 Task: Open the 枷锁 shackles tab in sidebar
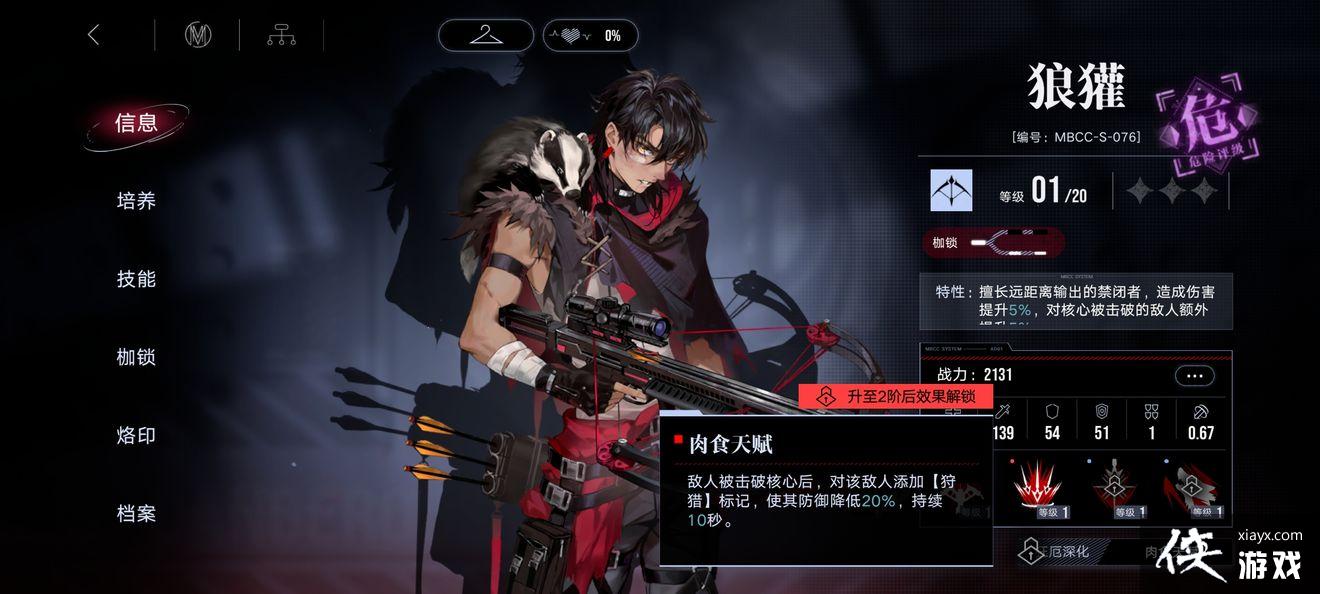tap(137, 357)
